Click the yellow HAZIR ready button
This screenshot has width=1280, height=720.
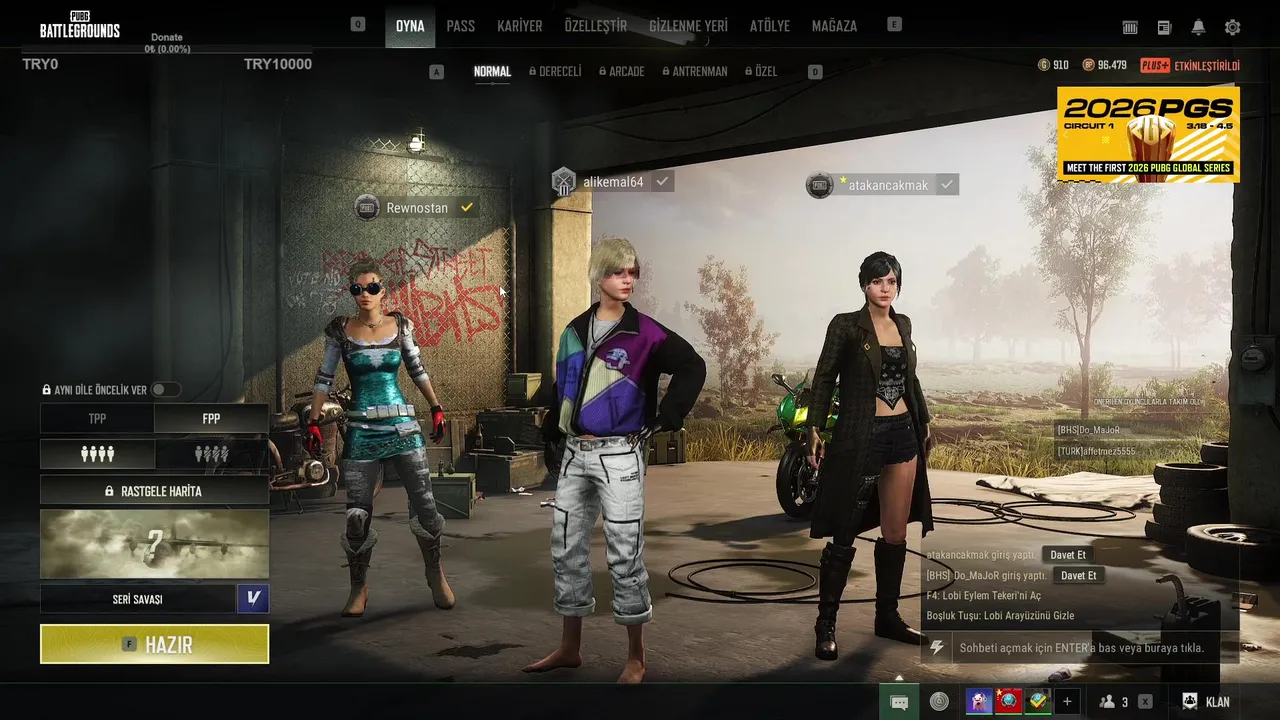click(x=154, y=644)
